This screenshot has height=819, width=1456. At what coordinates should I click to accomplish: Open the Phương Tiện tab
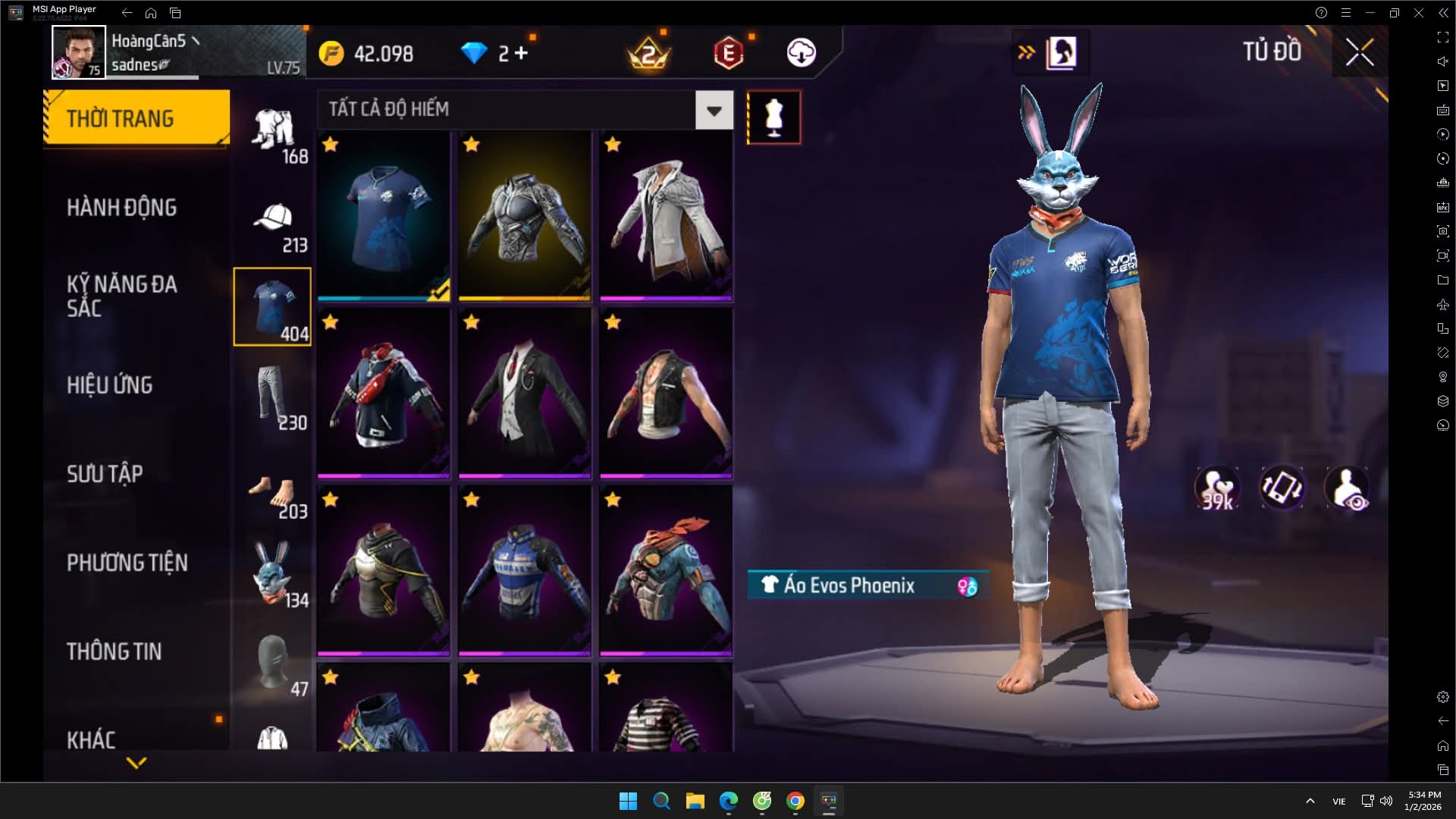pyautogui.click(x=127, y=562)
